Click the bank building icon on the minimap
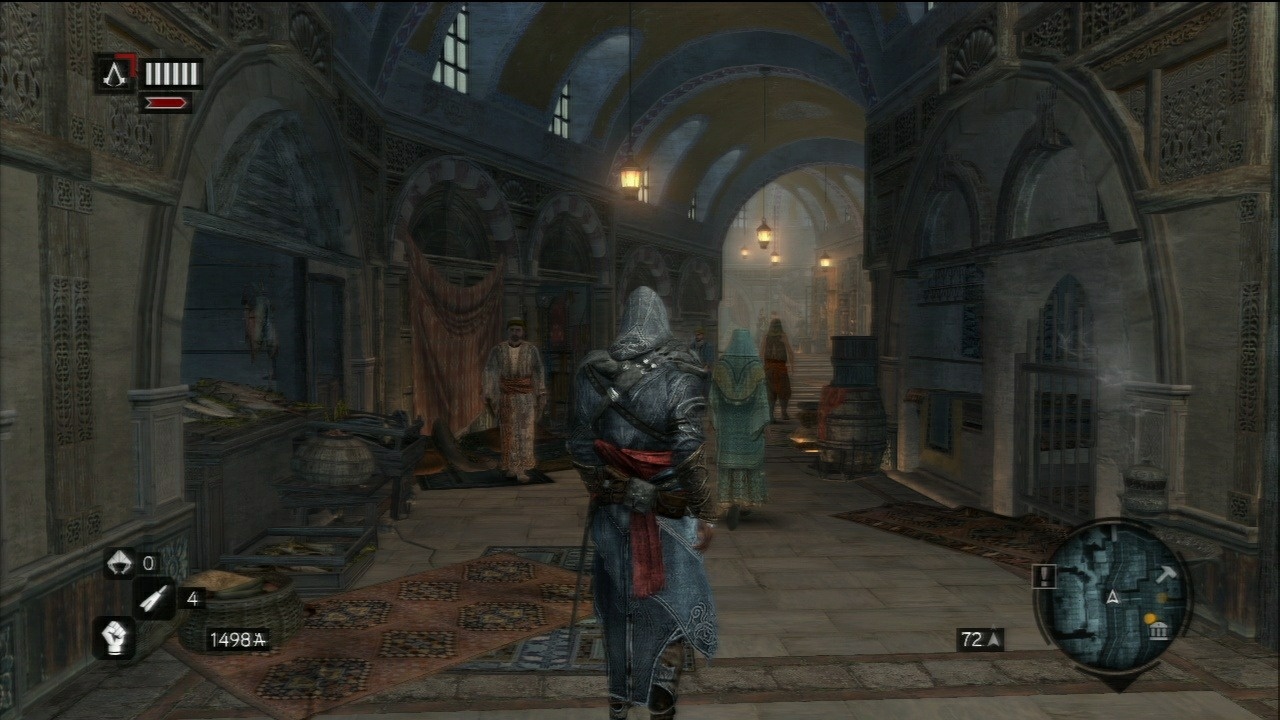 (x=1158, y=631)
